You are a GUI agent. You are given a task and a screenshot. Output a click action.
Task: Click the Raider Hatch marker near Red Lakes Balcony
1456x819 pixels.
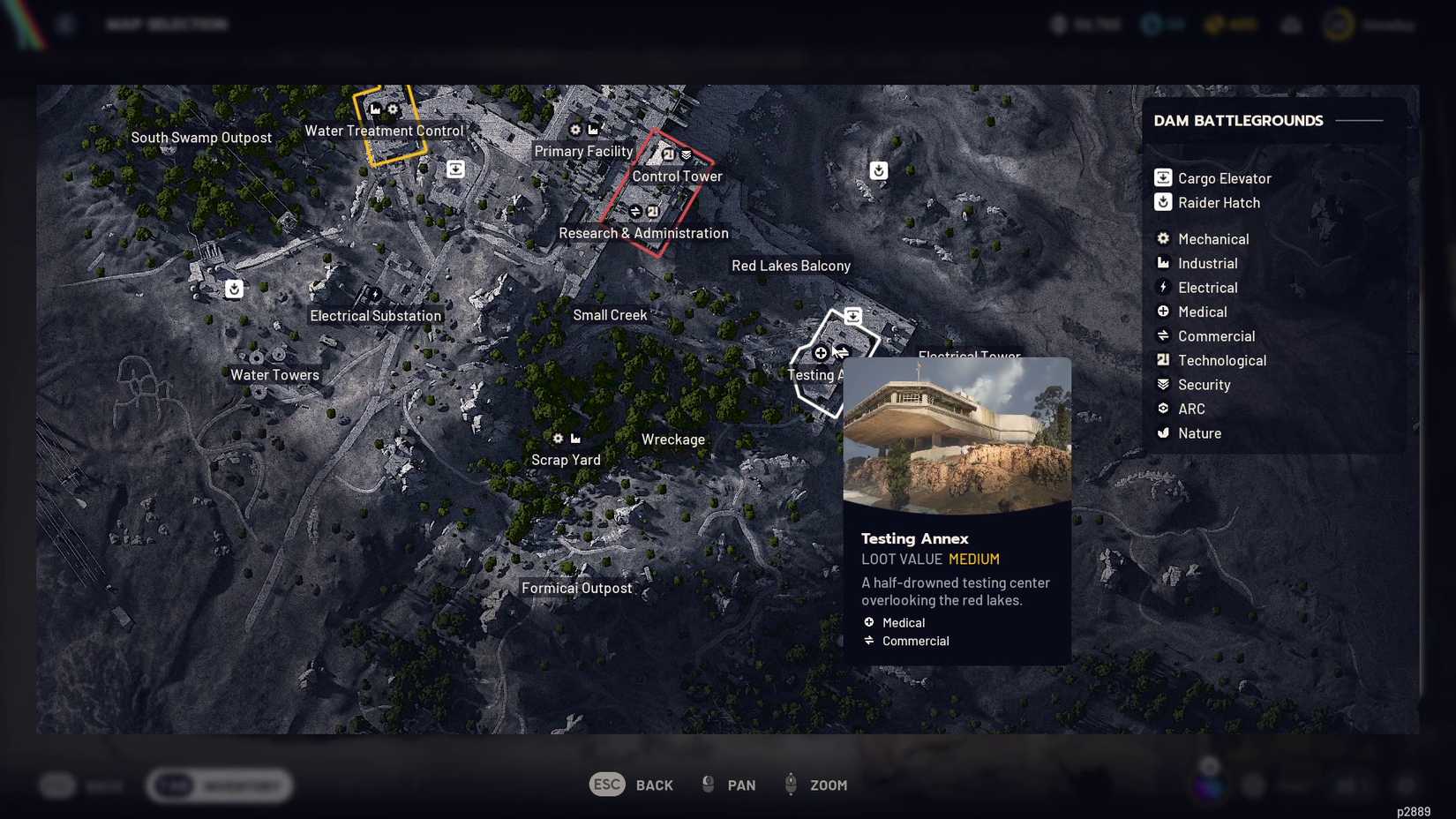pyautogui.click(x=878, y=170)
